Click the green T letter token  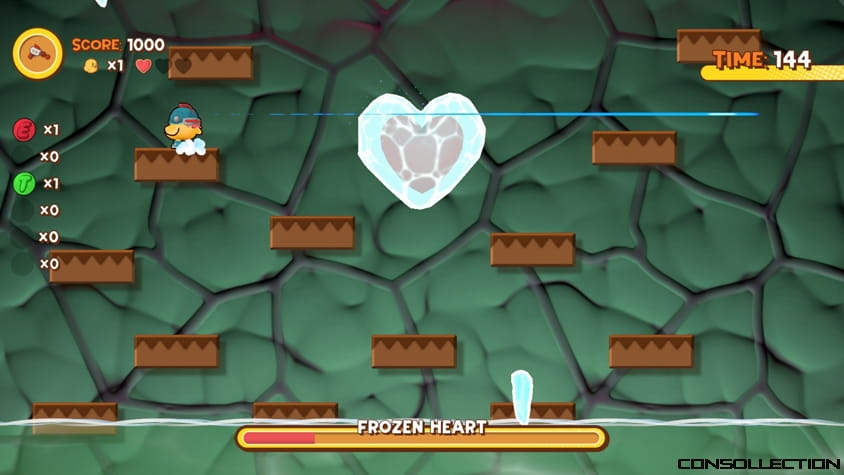(x=24, y=183)
